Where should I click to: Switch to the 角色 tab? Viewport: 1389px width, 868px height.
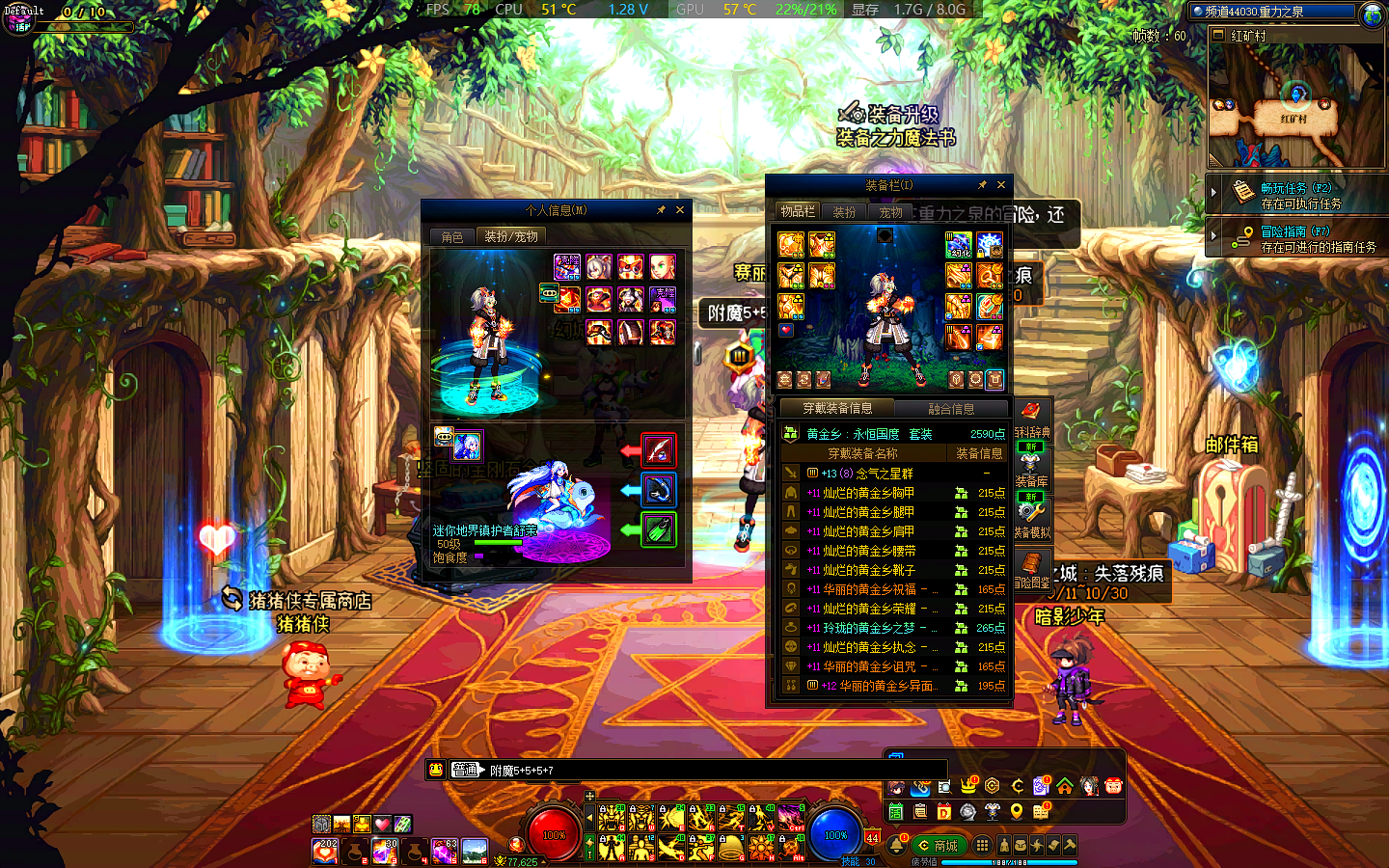point(452,237)
